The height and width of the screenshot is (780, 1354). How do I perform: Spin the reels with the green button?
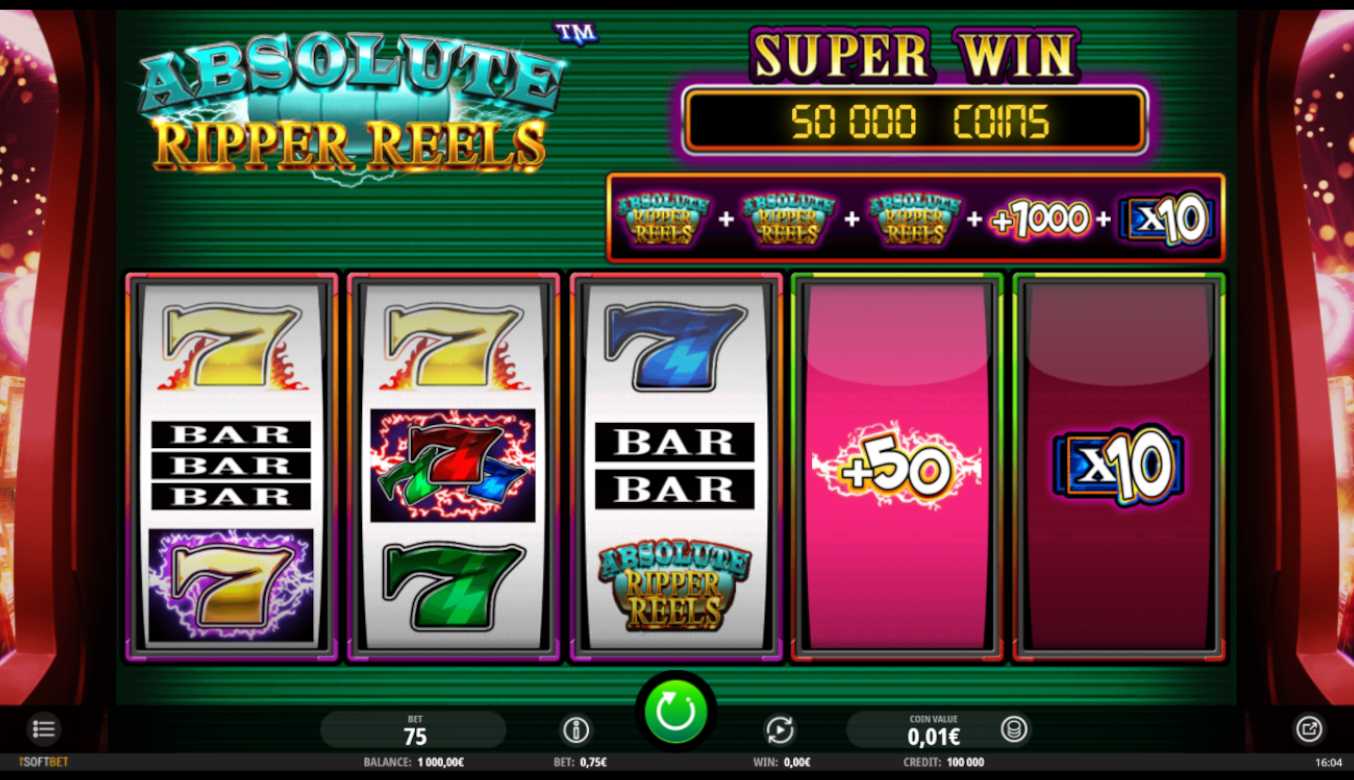tap(675, 711)
